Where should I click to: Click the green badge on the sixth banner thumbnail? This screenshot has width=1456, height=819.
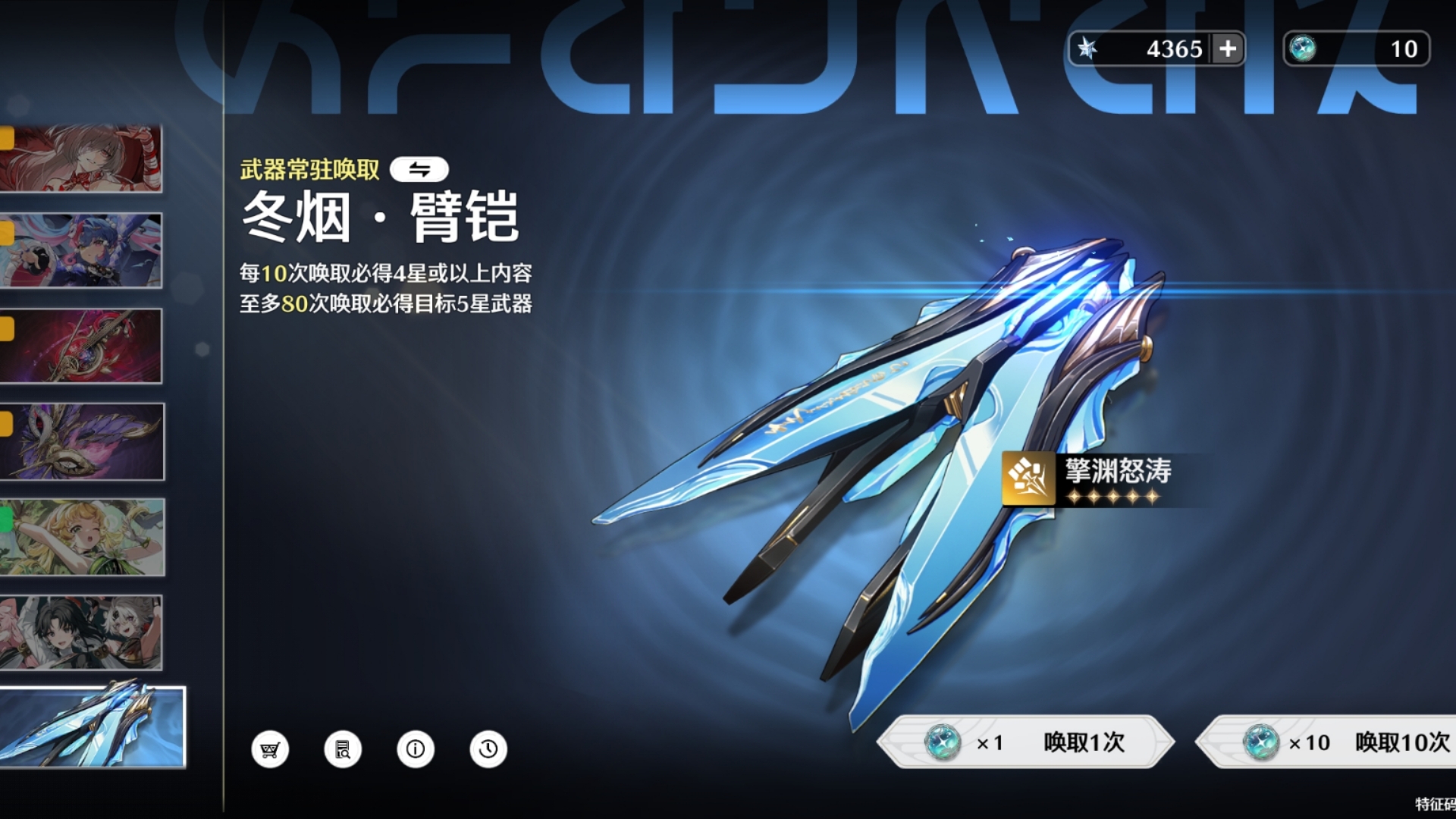tap(6, 520)
